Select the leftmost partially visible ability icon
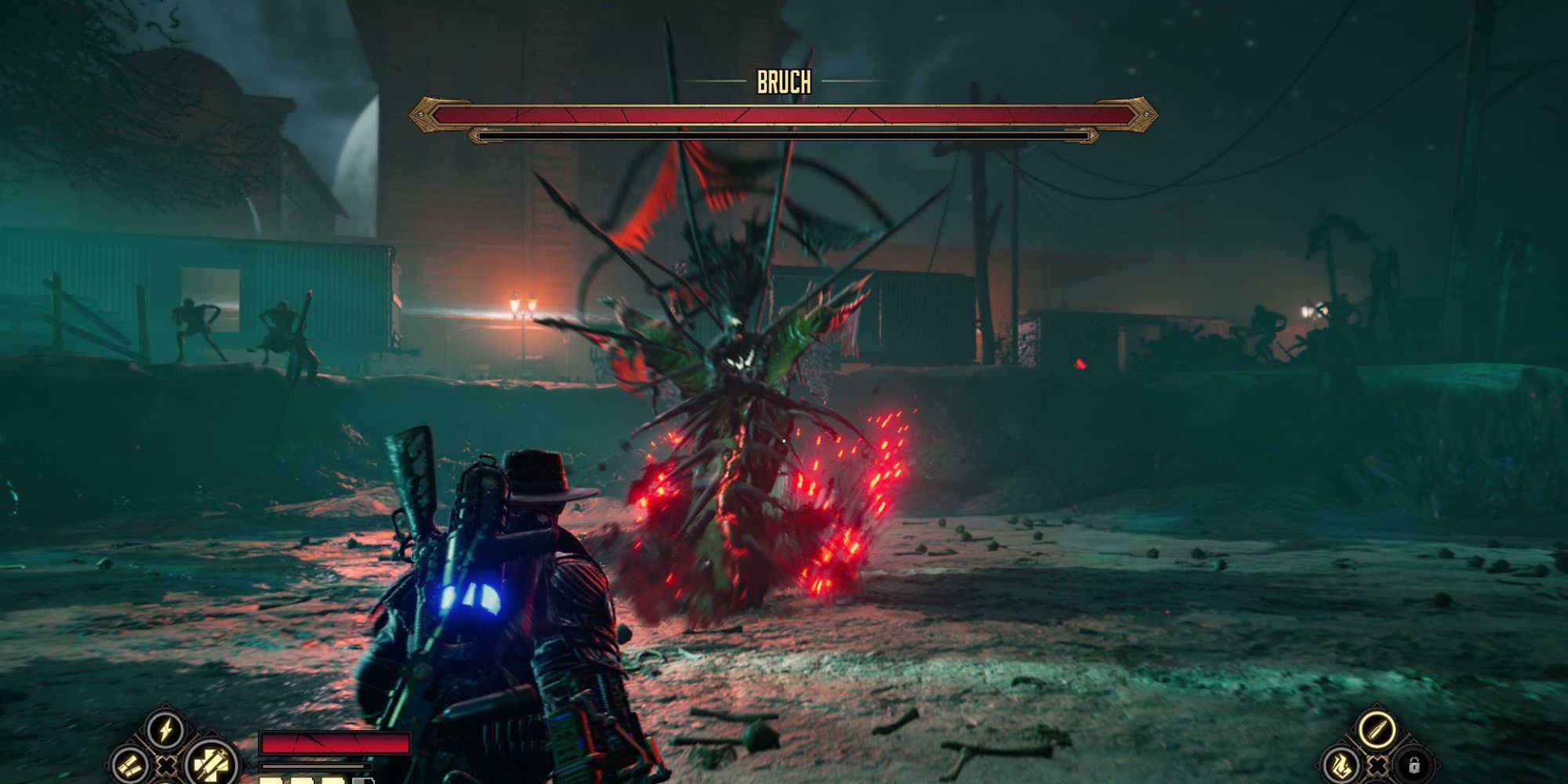Screen dimensions: 1568x784 (x=130, y=767)
